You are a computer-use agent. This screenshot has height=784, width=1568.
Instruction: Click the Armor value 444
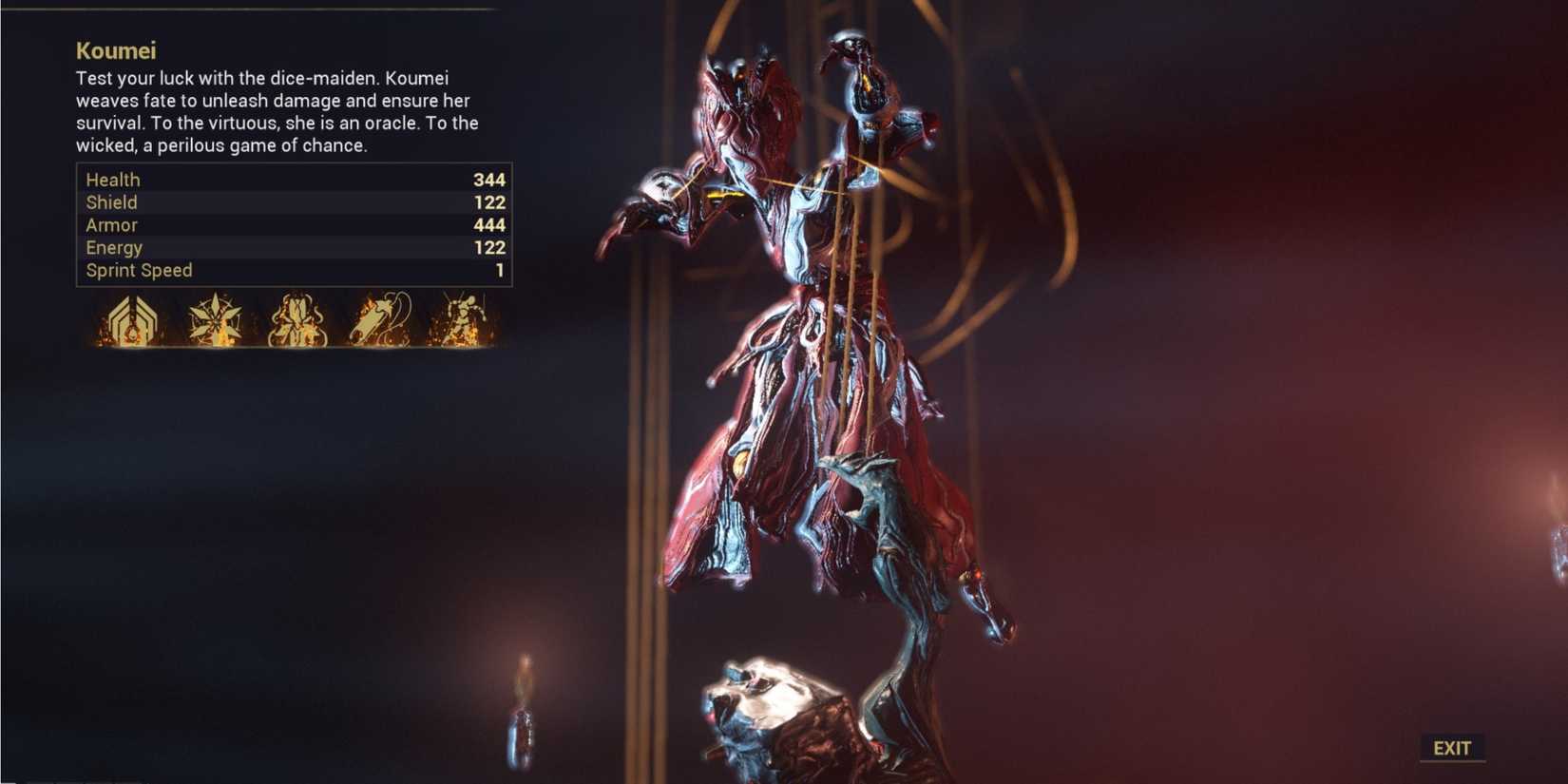tap(490, 225)
